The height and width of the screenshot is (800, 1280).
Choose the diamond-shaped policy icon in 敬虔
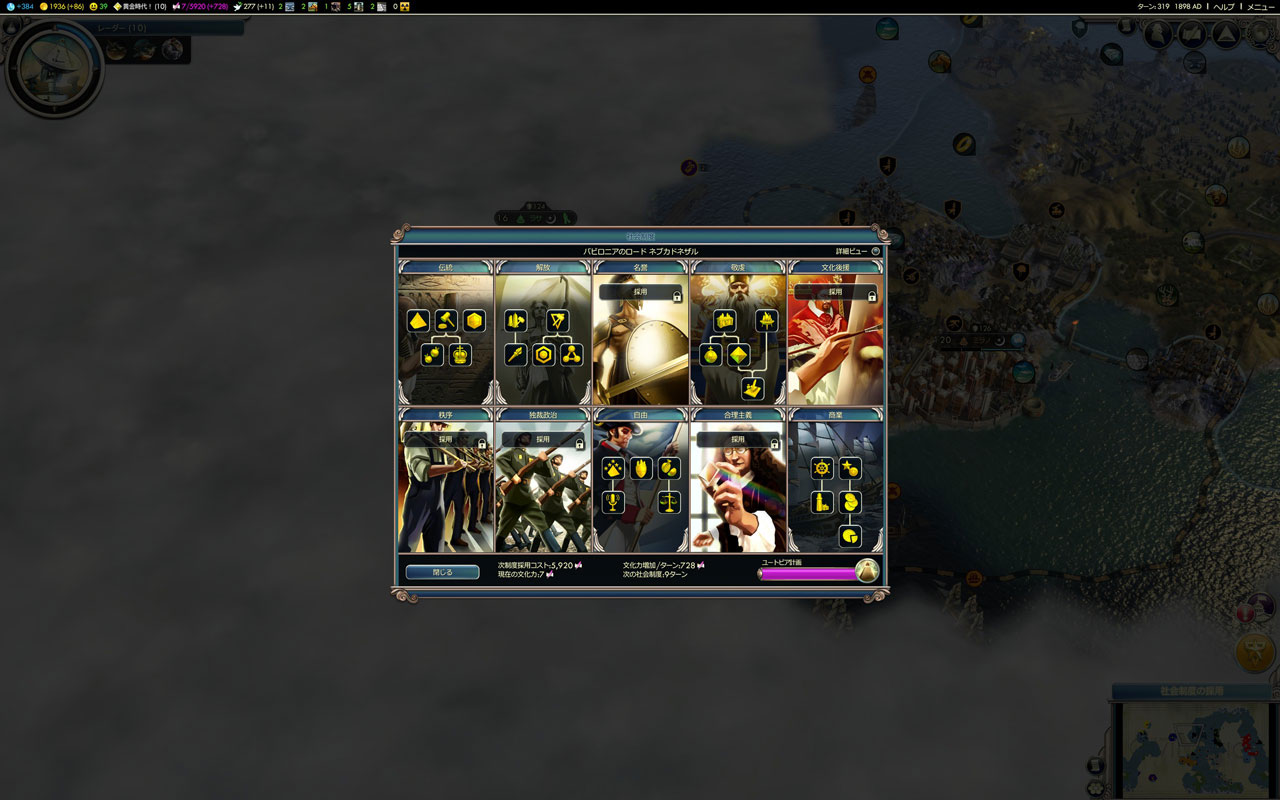(739, 355)
